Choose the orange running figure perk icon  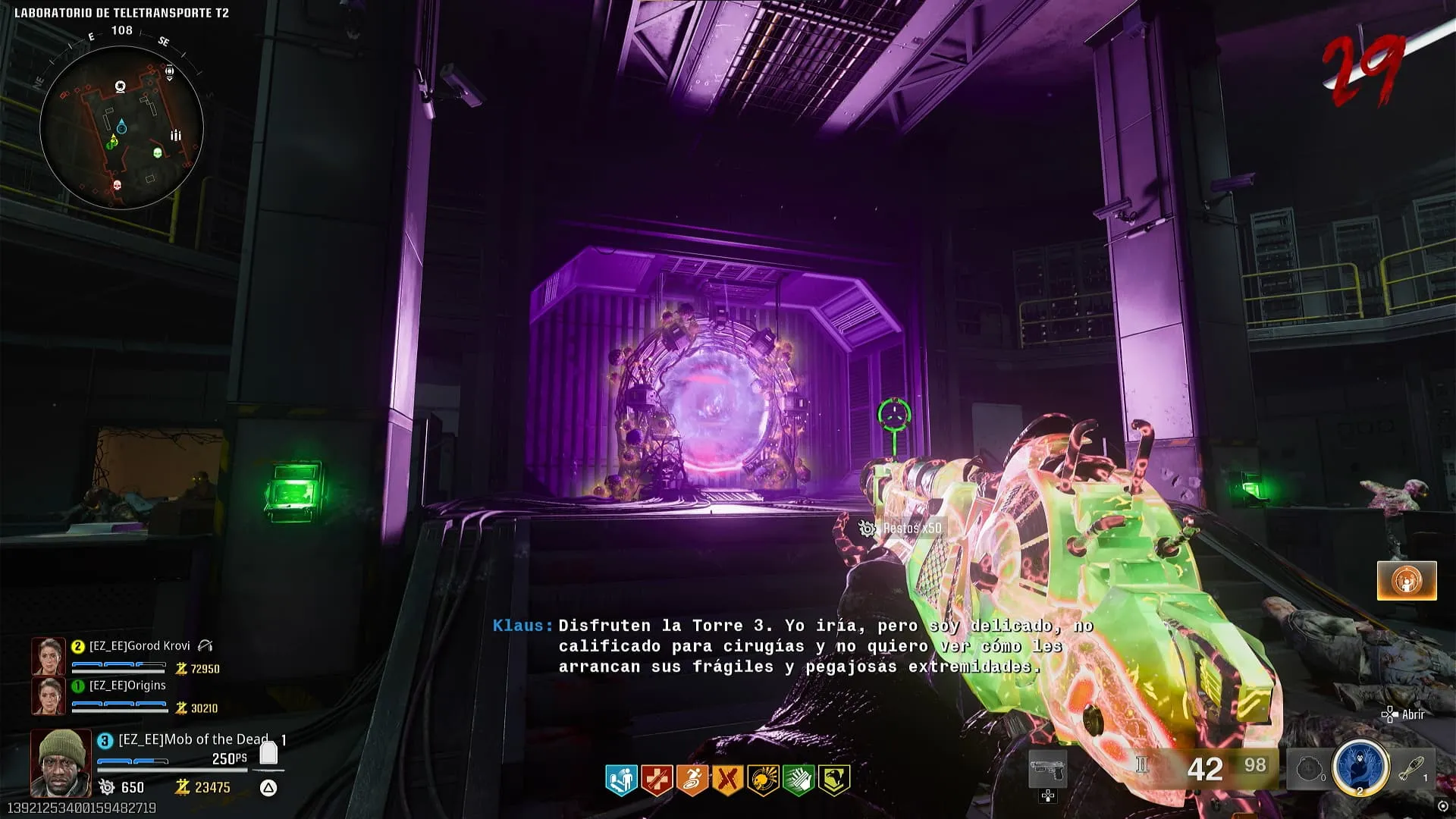click(x=692, y=780)
